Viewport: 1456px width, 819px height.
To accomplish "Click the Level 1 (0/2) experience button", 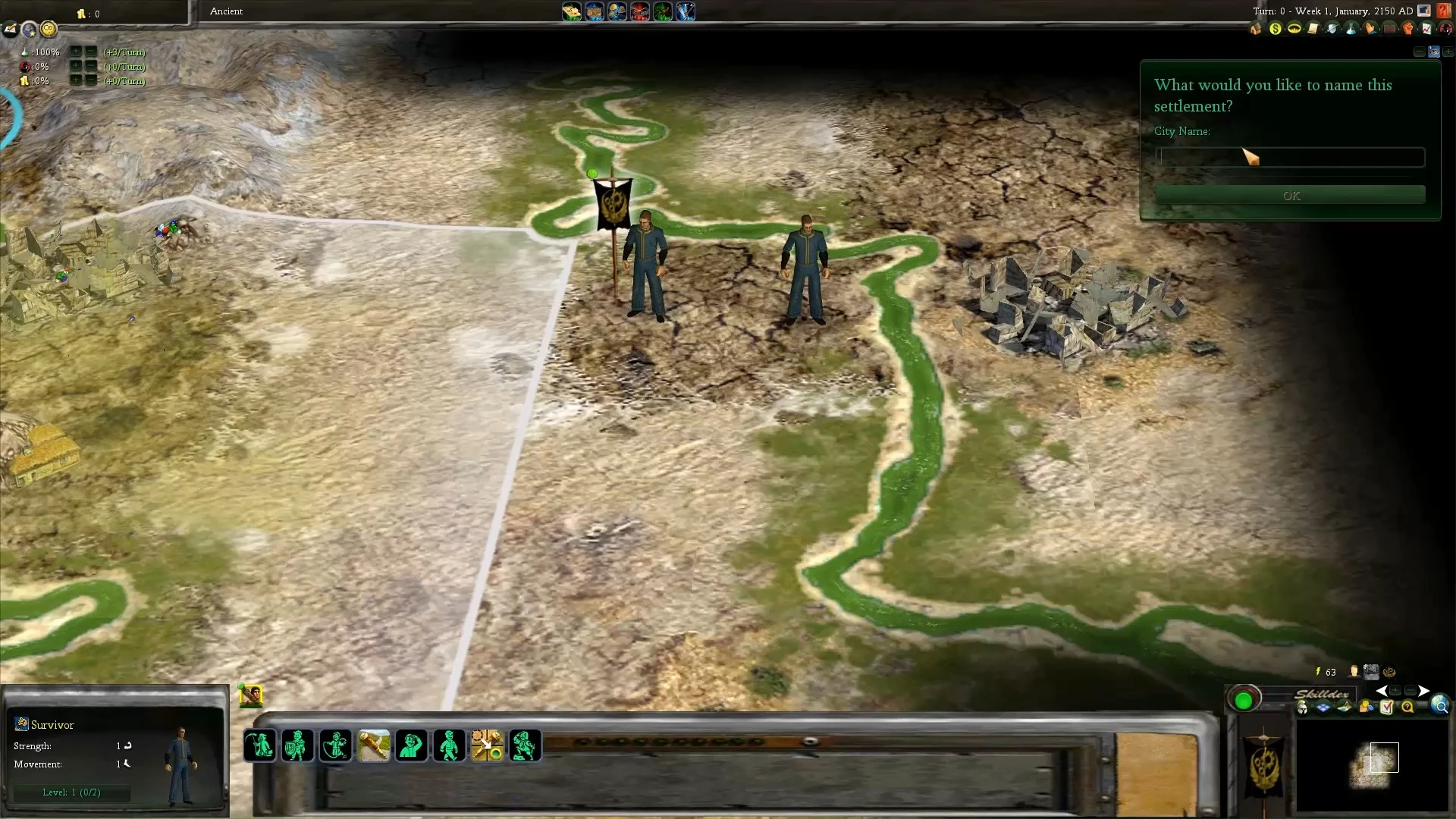I will (x=71, y=792).
